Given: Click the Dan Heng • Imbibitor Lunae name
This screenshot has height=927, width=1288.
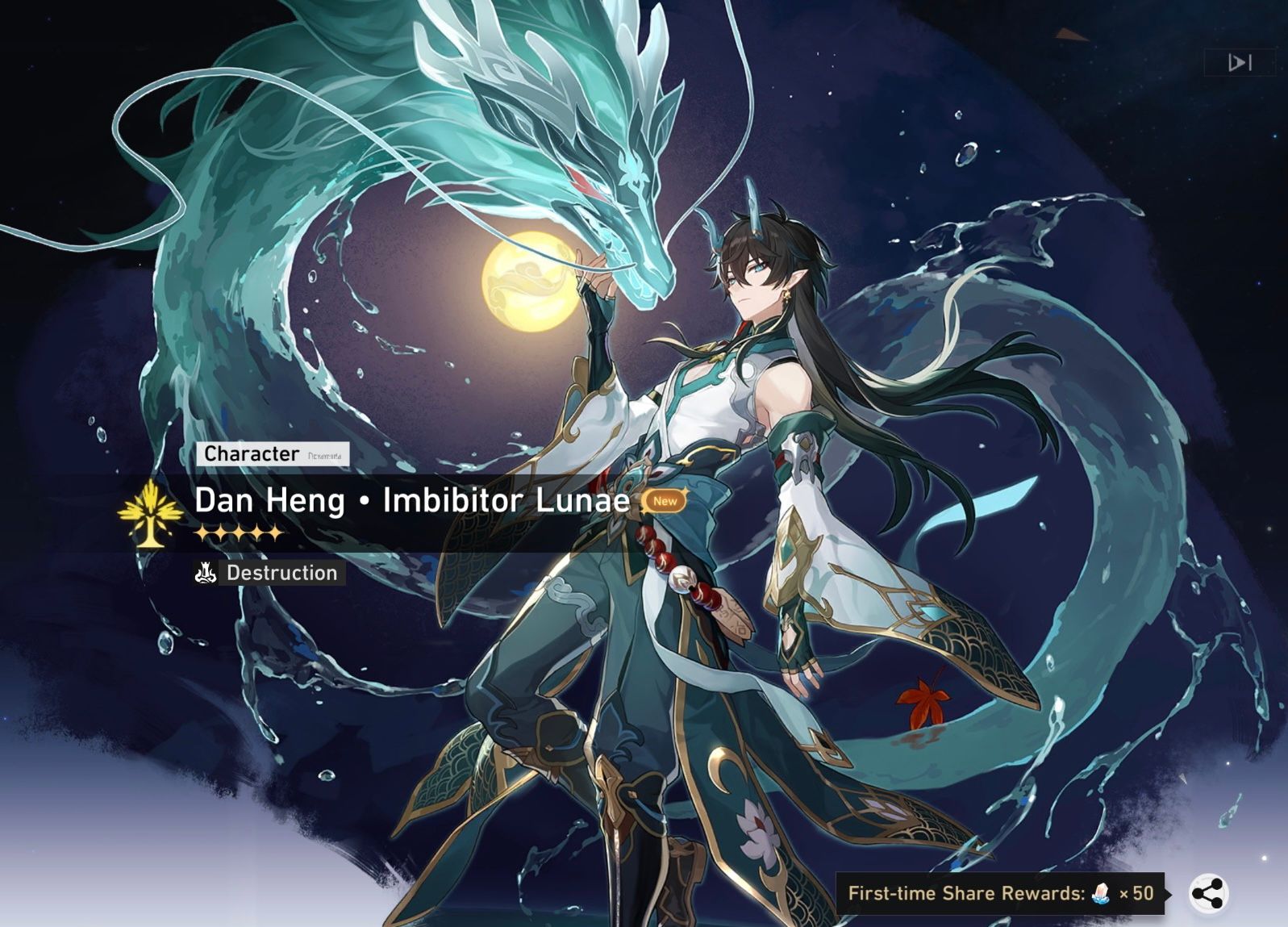Looking at the screenshot, I should 410,501.
